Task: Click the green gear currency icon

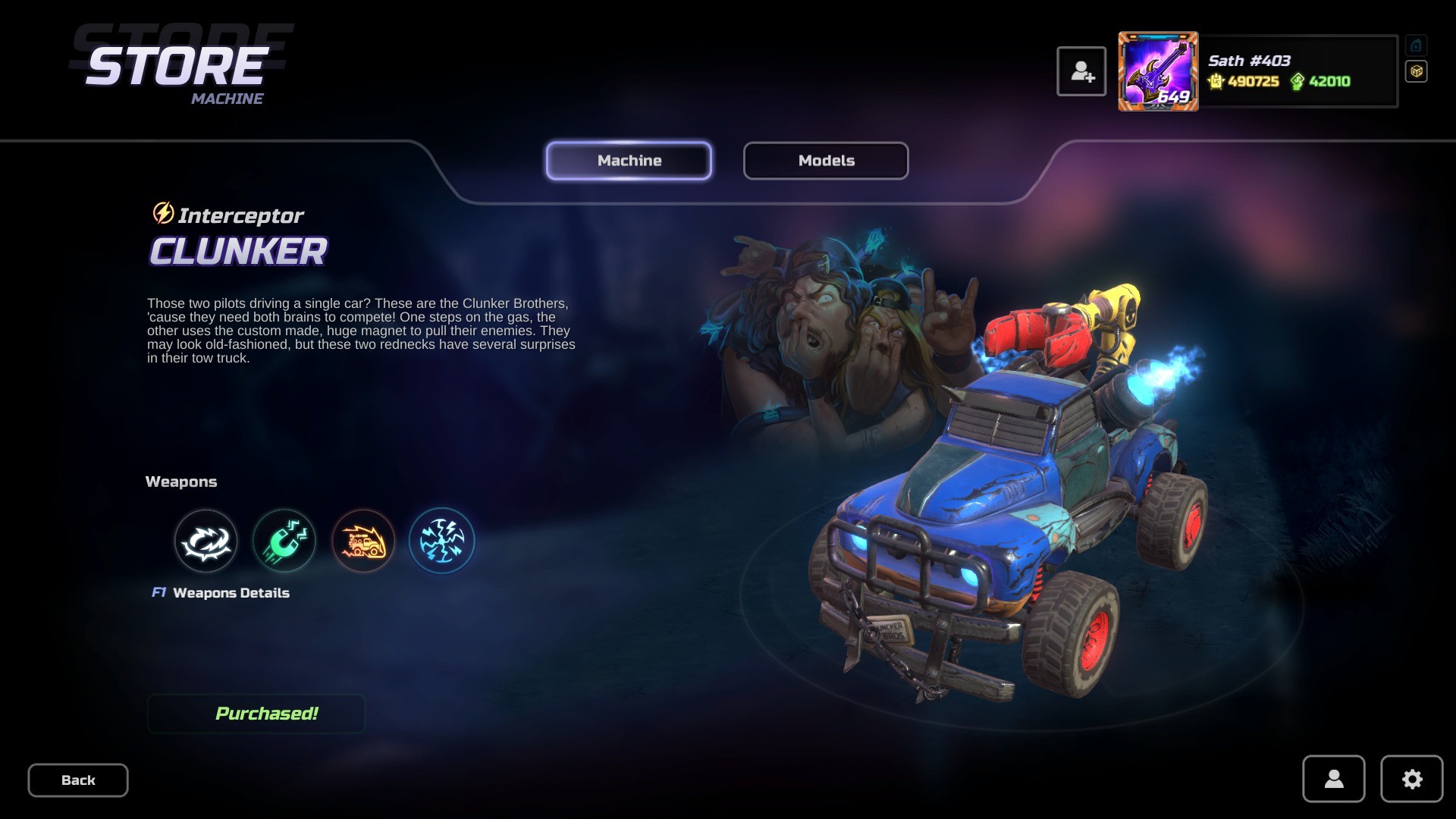Action: [x=1298, y=81]
